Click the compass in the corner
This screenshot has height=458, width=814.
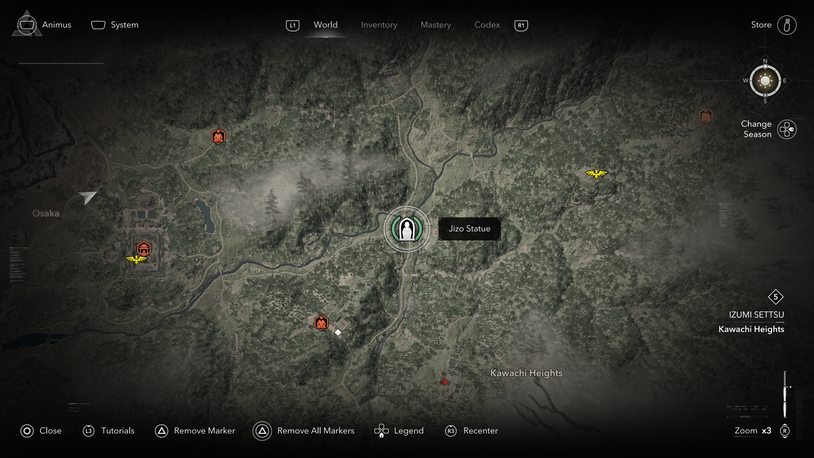(x=765, y=80)
